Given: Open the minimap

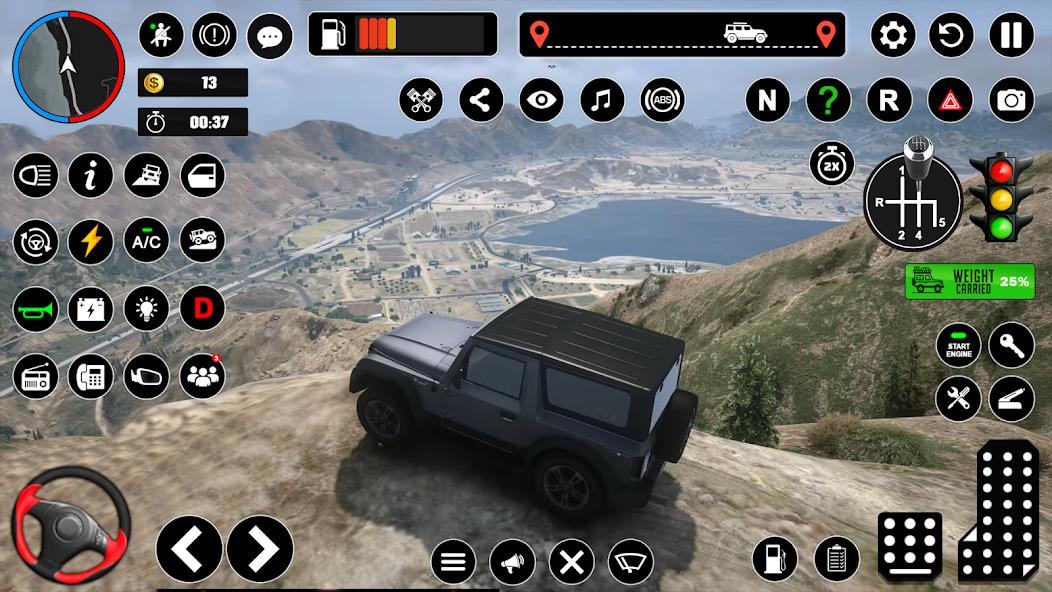Looking at the screenshot, I should [x=66, y=66].
